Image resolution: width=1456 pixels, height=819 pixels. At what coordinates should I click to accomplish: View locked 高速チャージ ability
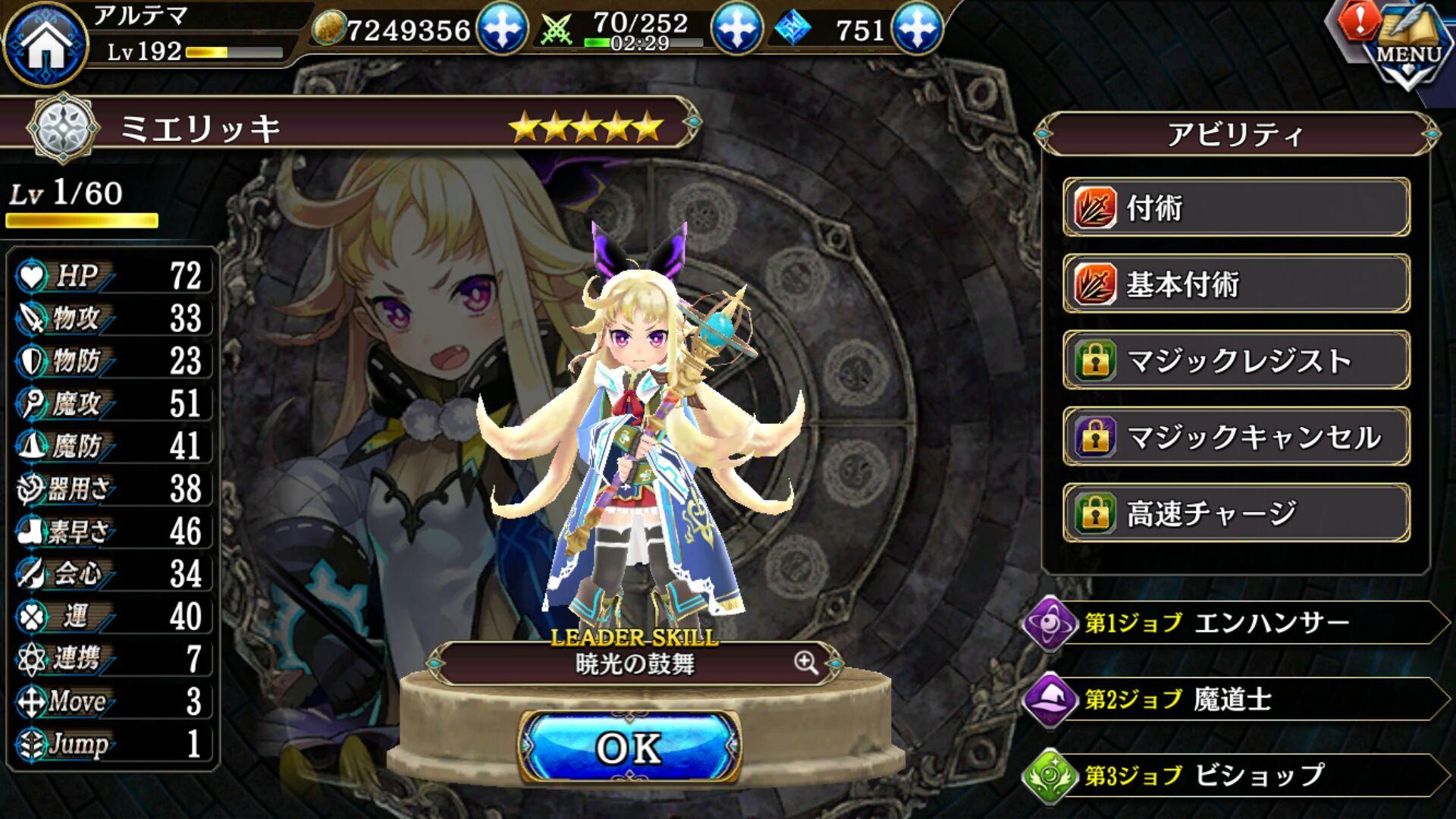[x=1236, y=513]
